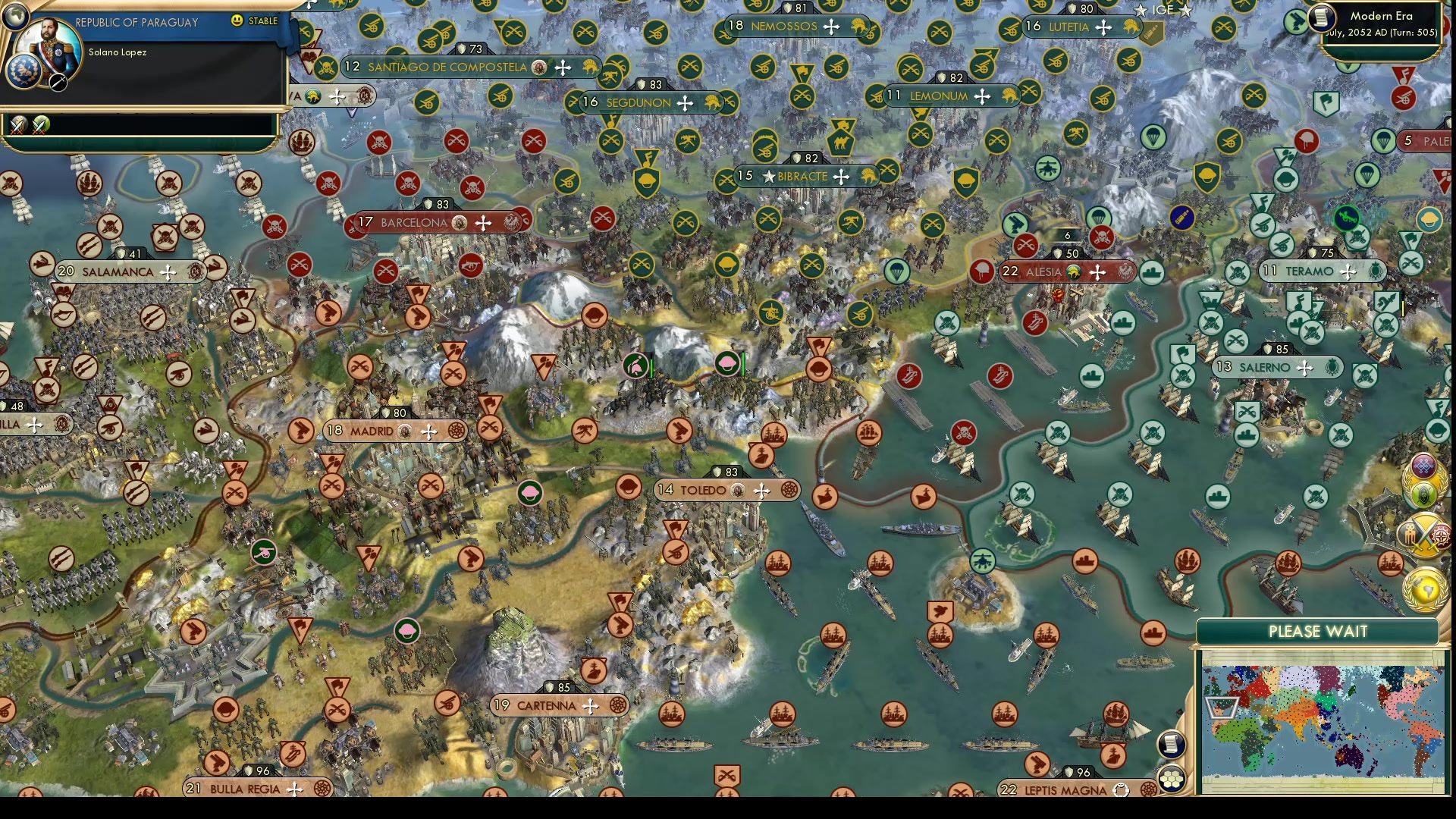The width and height of the screenshot is (1456, 819).
Task: Click the notification scroll icon above the minimap
Action: tap(1172, 743)
